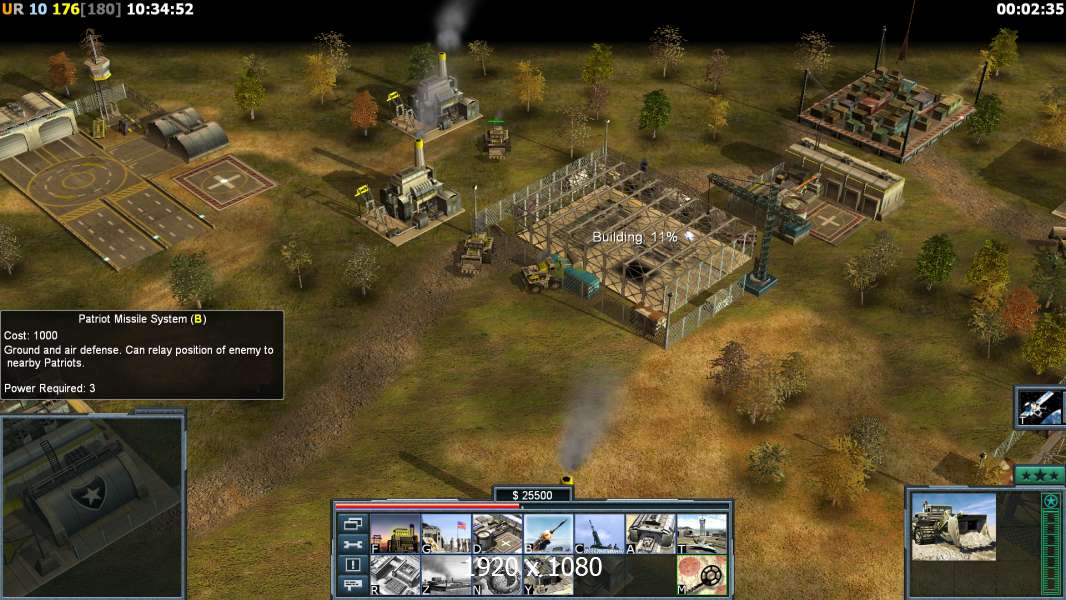Click the wrench button on command bar
This screenshot has height=600, width=1066.
(352, 545)
